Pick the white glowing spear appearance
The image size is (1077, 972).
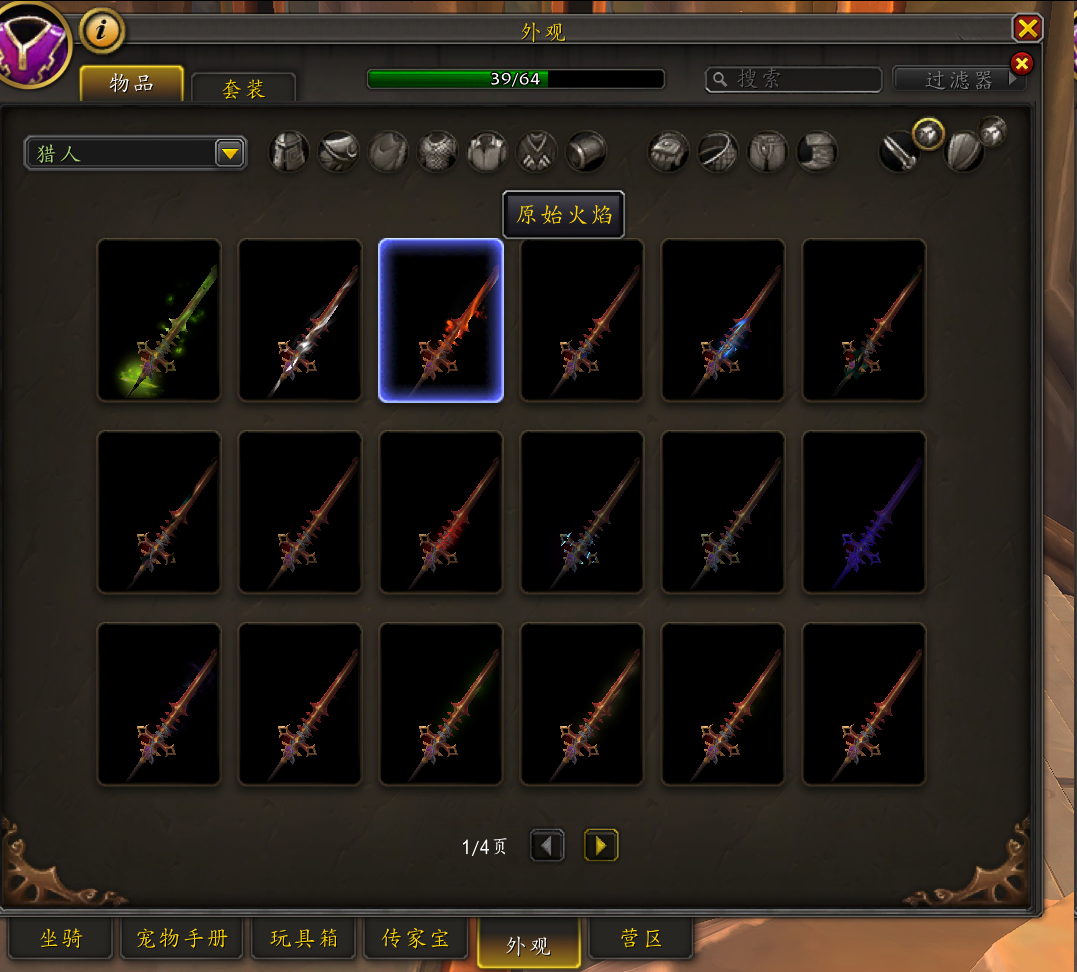point(300,320)
